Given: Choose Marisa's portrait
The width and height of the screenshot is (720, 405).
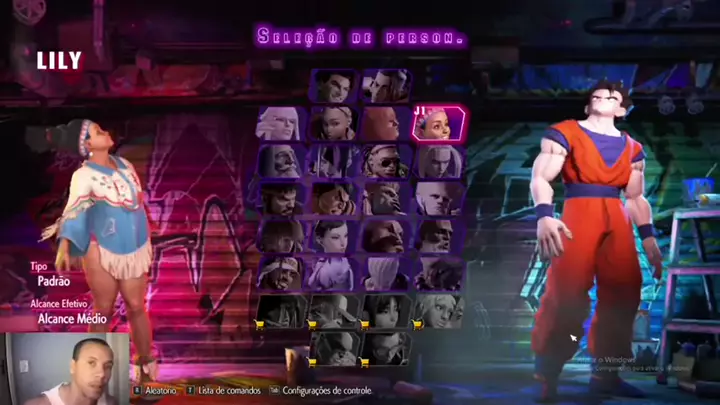Looking at the screenshot, I should (x=385, y=124).
